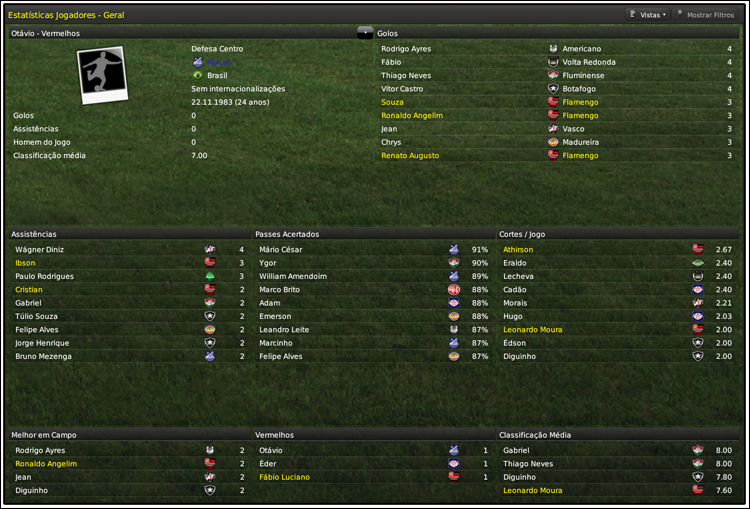Choose Athirson in Cortes / Jogo
This screenshot has width=750, height=509.
point(518,249)
